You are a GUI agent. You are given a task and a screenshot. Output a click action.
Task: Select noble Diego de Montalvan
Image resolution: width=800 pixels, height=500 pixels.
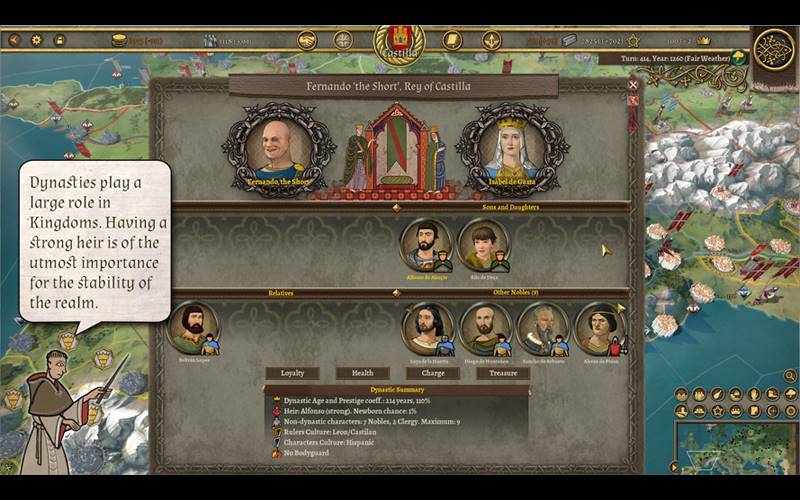(x=486, y=329)
